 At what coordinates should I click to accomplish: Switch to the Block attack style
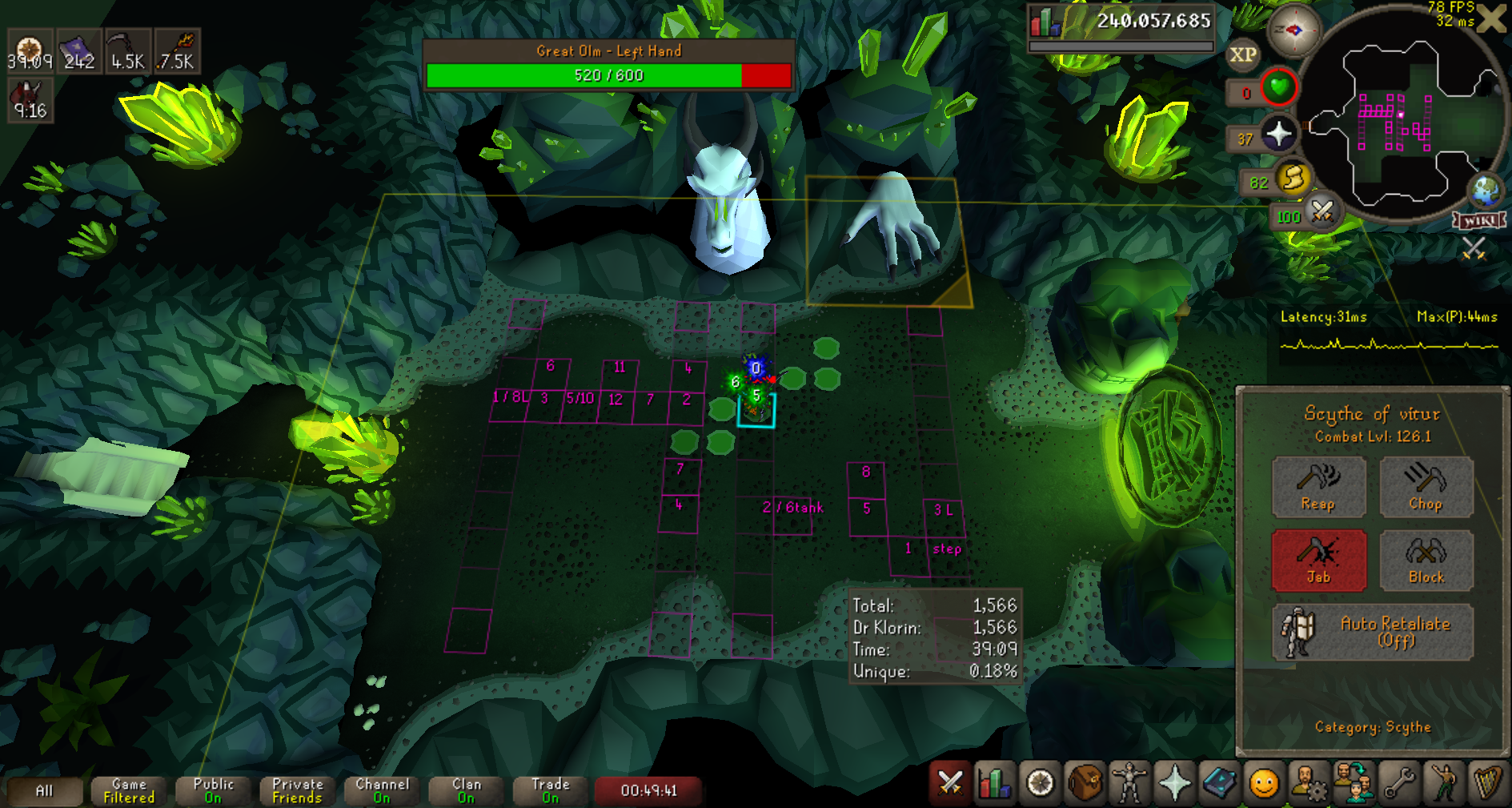coord(1426,560)
